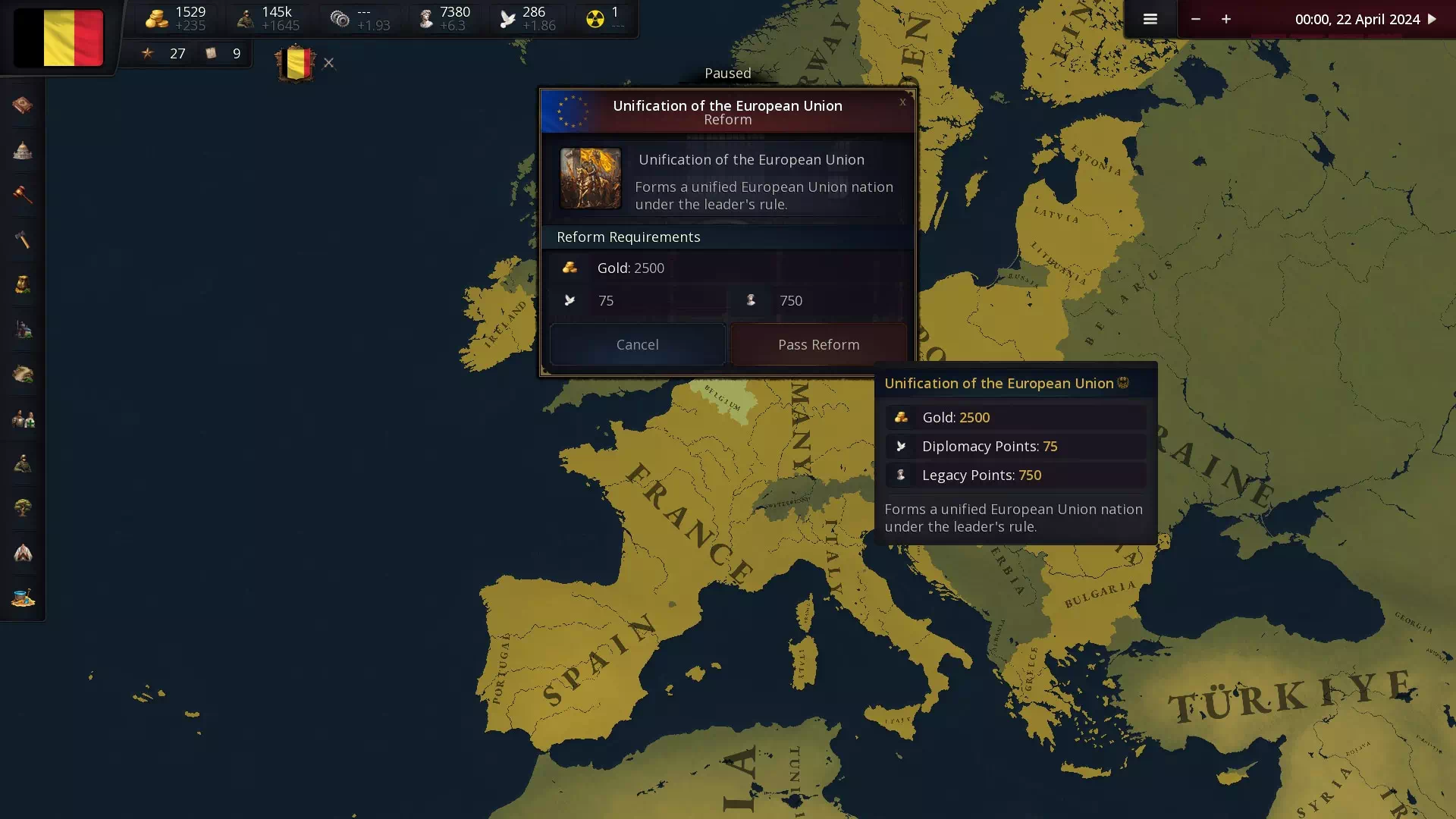Open the gavel laws menu
1456x819 pixels.
tap(23, 195)
